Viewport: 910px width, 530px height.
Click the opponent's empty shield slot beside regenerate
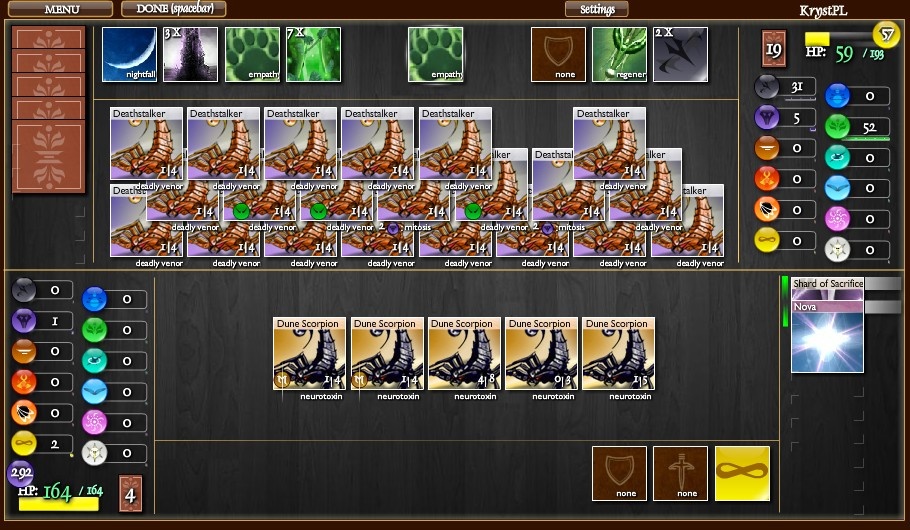[x=558, y=54]
